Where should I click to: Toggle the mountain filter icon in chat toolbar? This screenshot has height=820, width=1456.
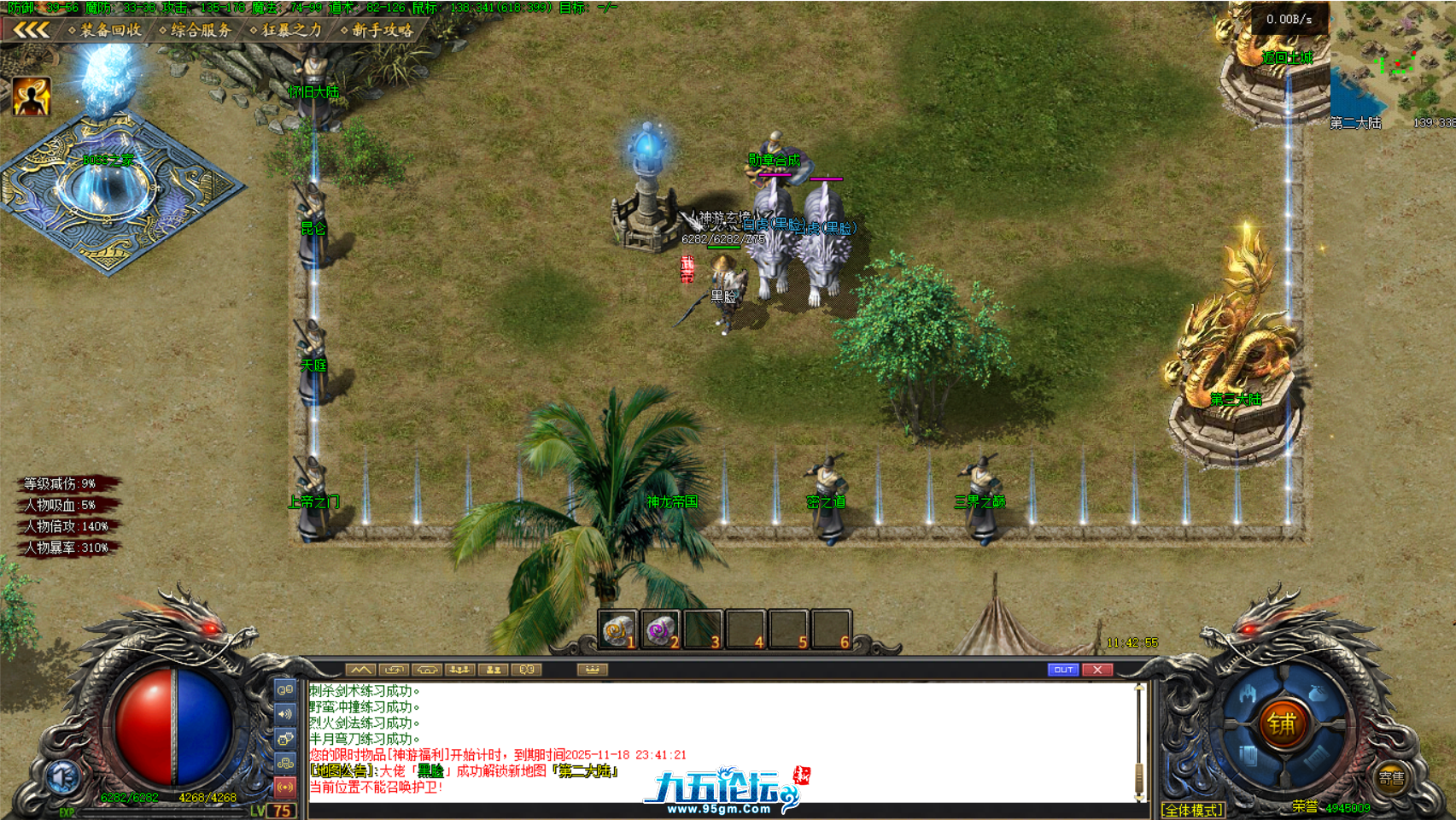coord(362,670)
